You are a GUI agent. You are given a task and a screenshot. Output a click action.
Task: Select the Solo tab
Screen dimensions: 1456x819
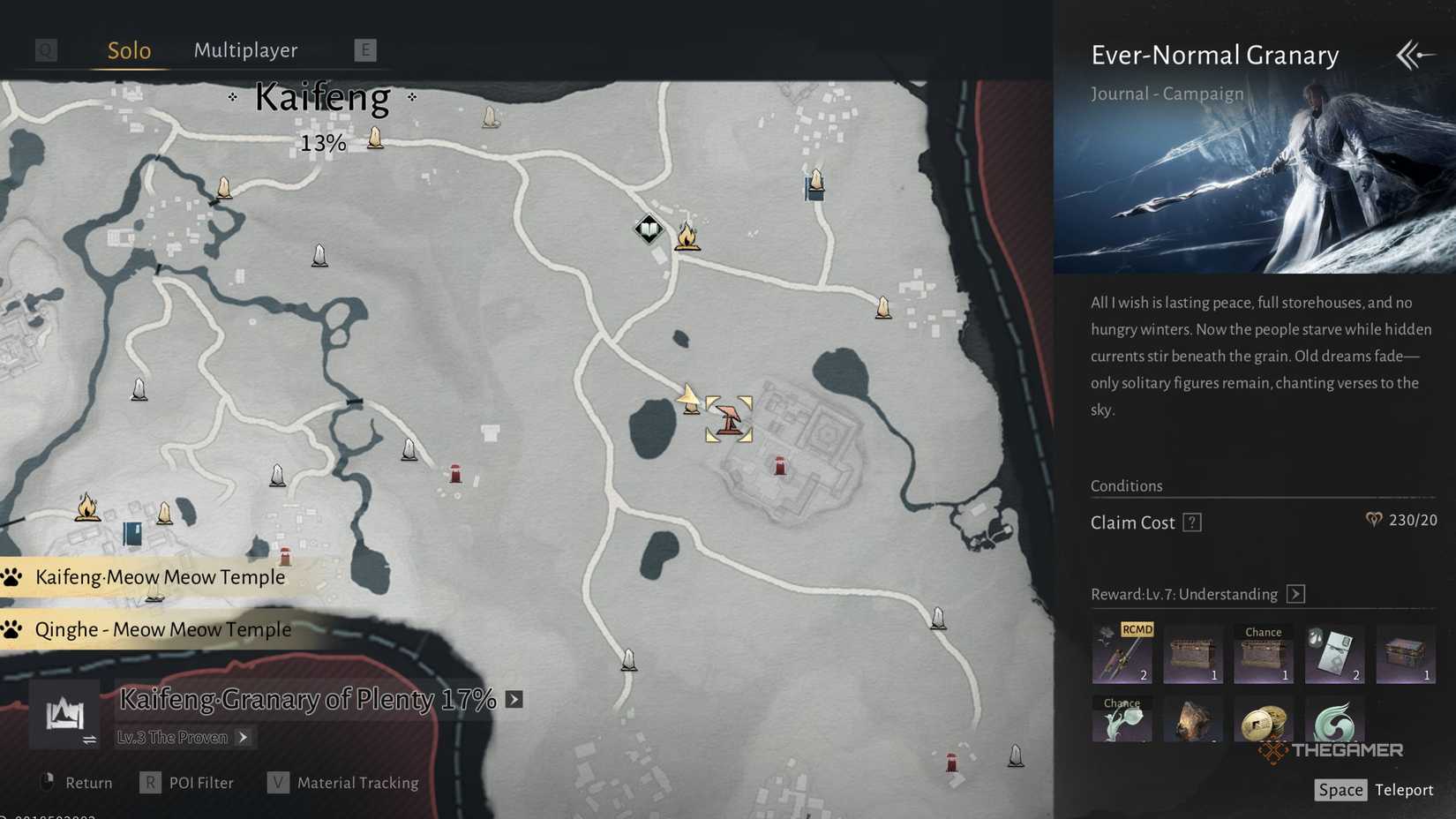(129, 50)
